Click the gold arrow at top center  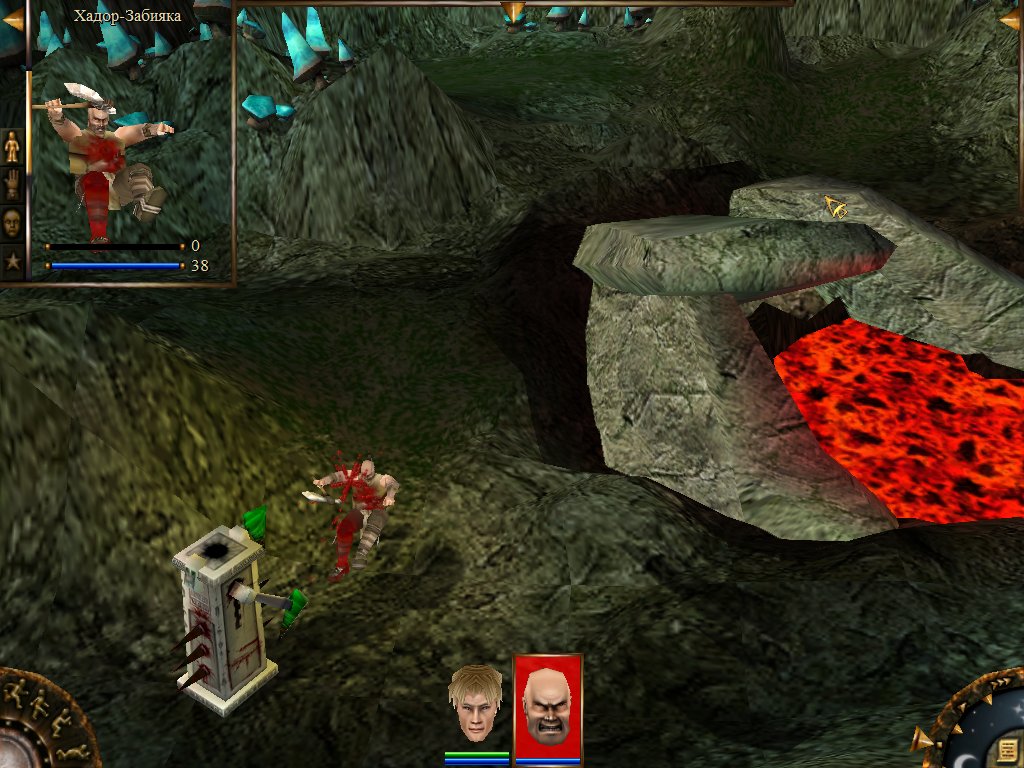coord(513,12)
